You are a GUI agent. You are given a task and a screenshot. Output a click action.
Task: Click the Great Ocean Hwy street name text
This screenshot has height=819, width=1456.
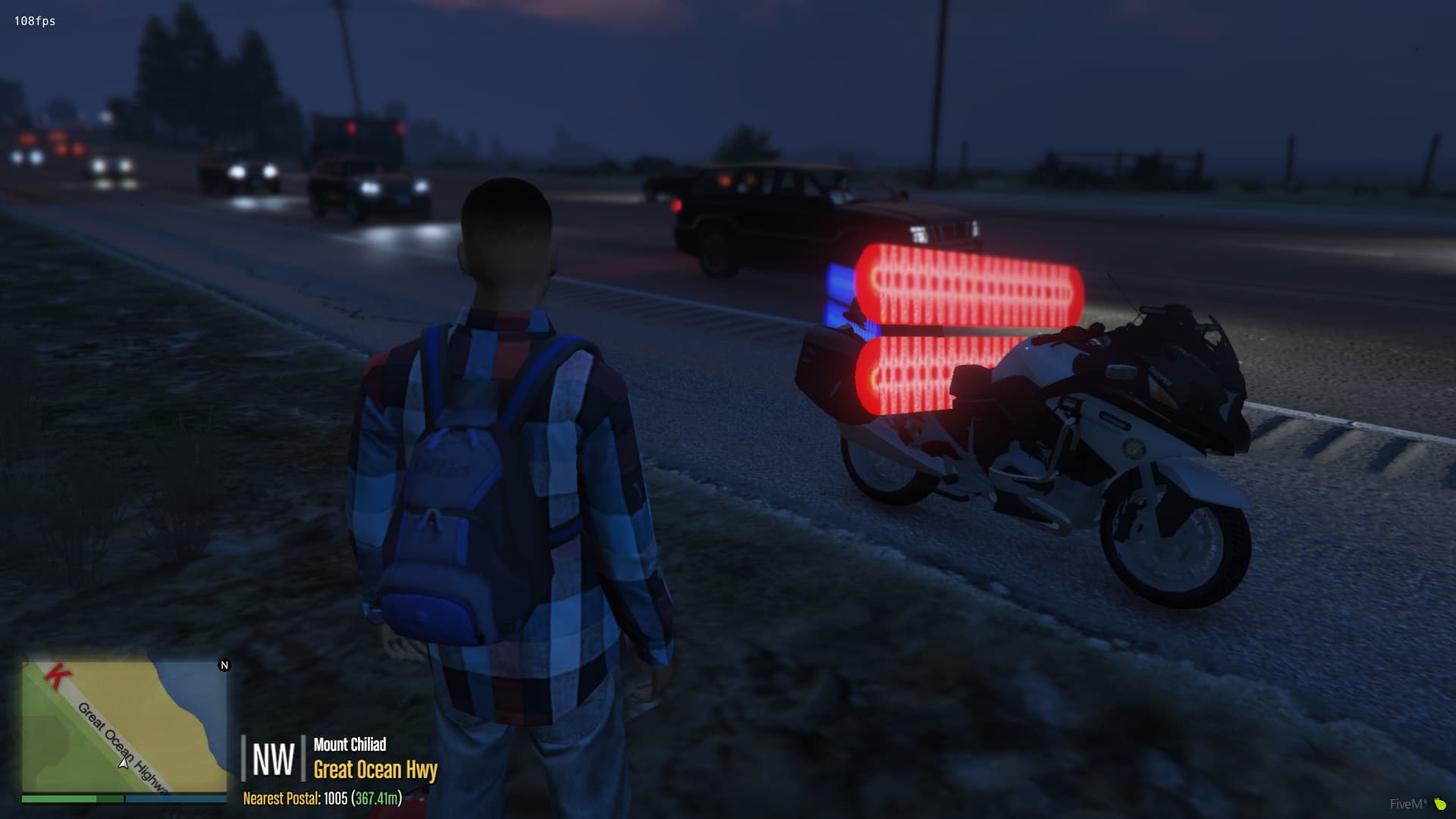point(375,771)
